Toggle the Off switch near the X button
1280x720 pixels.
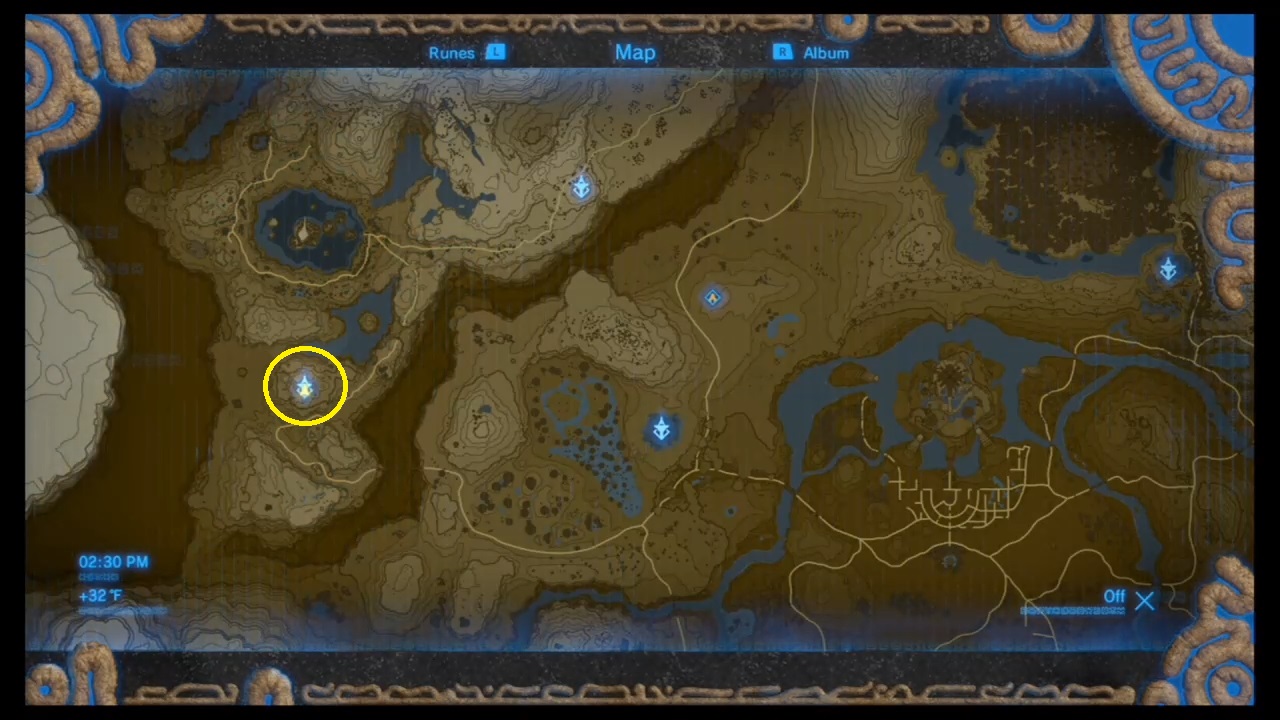click(x=1115, y=596)
